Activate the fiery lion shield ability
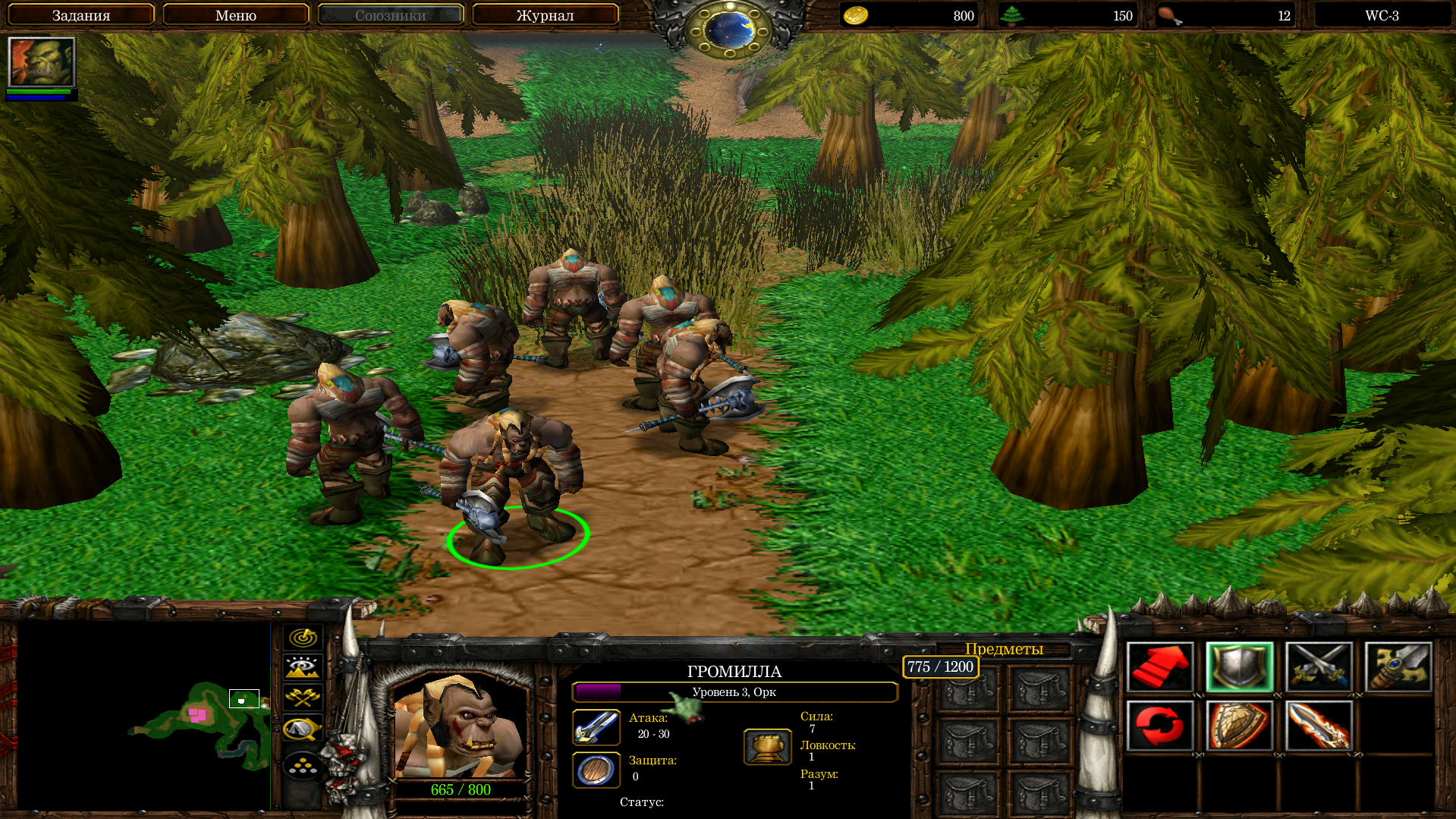1456x819 pixels. pyautogui.click(x=1240, y=726)
